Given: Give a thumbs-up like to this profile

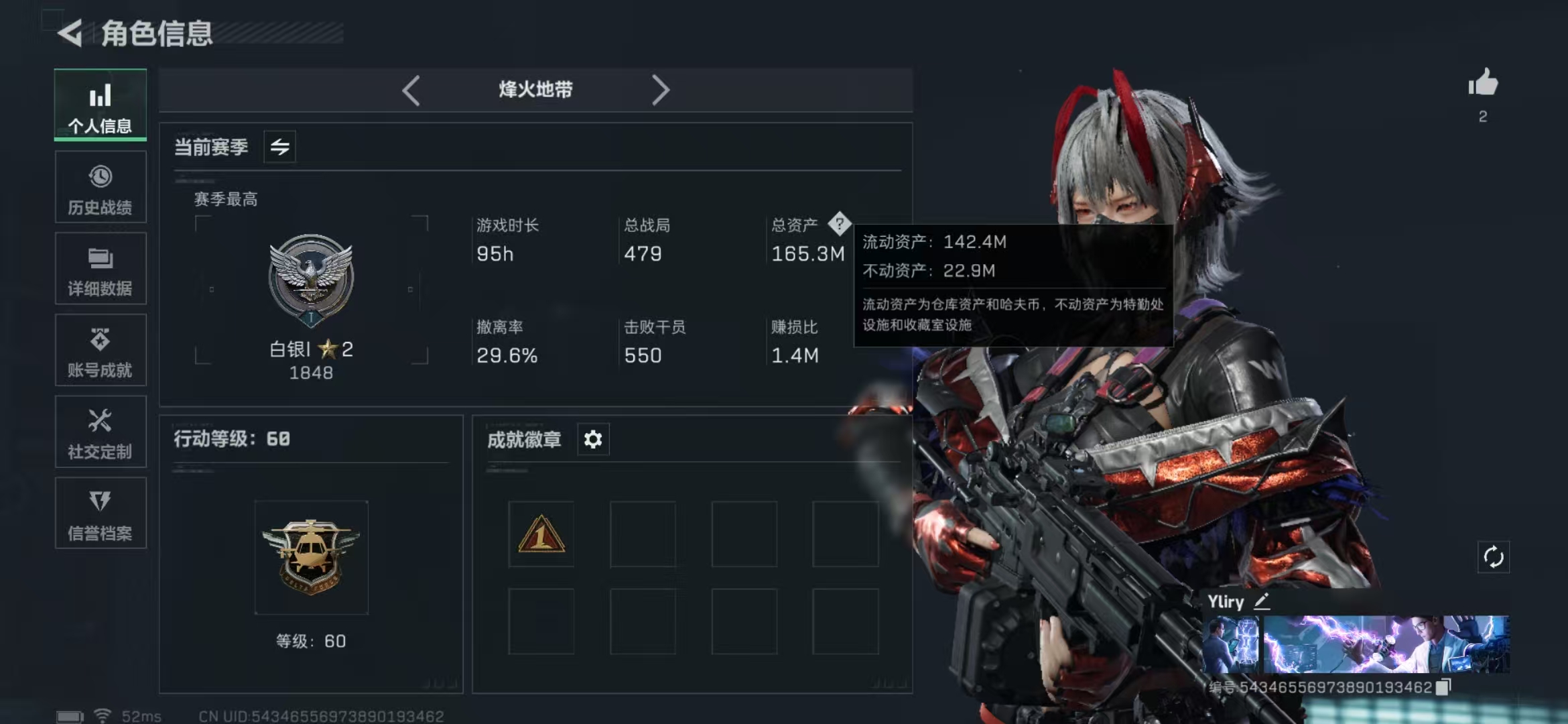Looking at the screenshot, I should point(1483,84).
